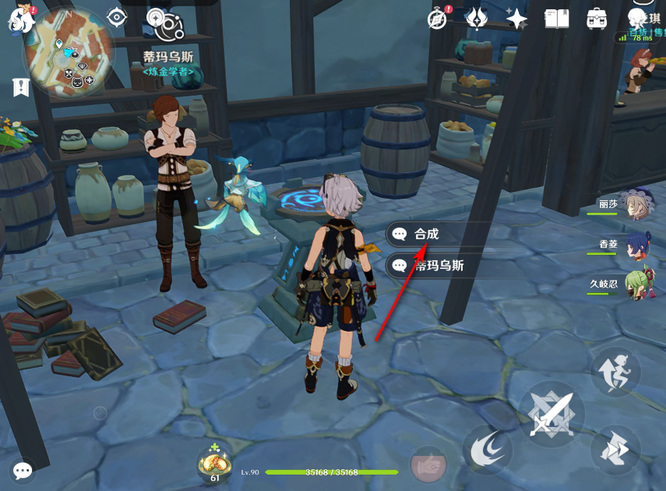Use the food item quick slot

coord(213,462)
